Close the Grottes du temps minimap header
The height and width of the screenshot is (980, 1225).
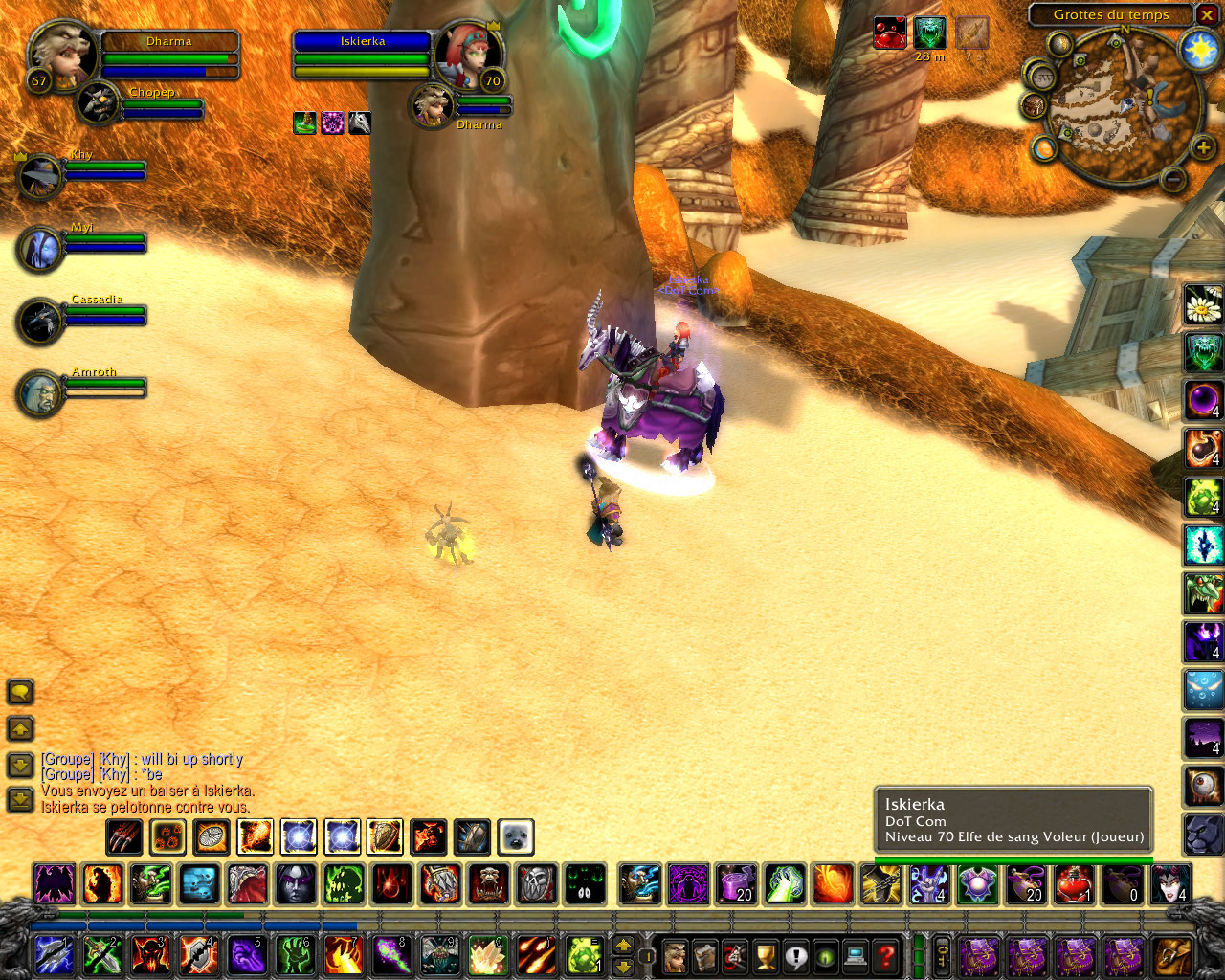[1208, 15]
